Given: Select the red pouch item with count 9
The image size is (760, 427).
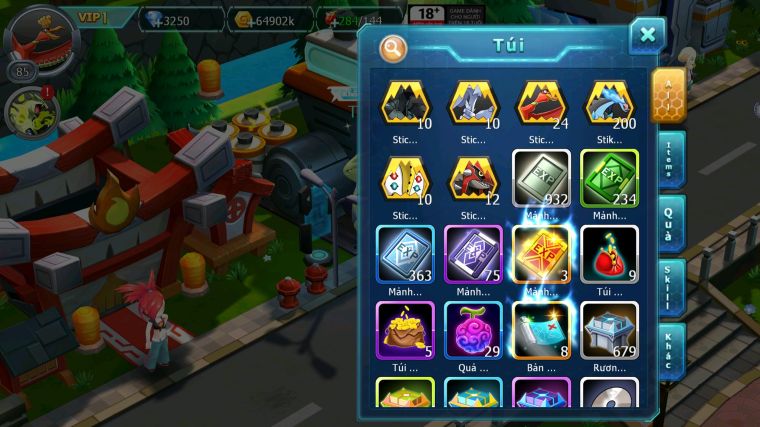Looking at the screenshot, I should [609, 254].
